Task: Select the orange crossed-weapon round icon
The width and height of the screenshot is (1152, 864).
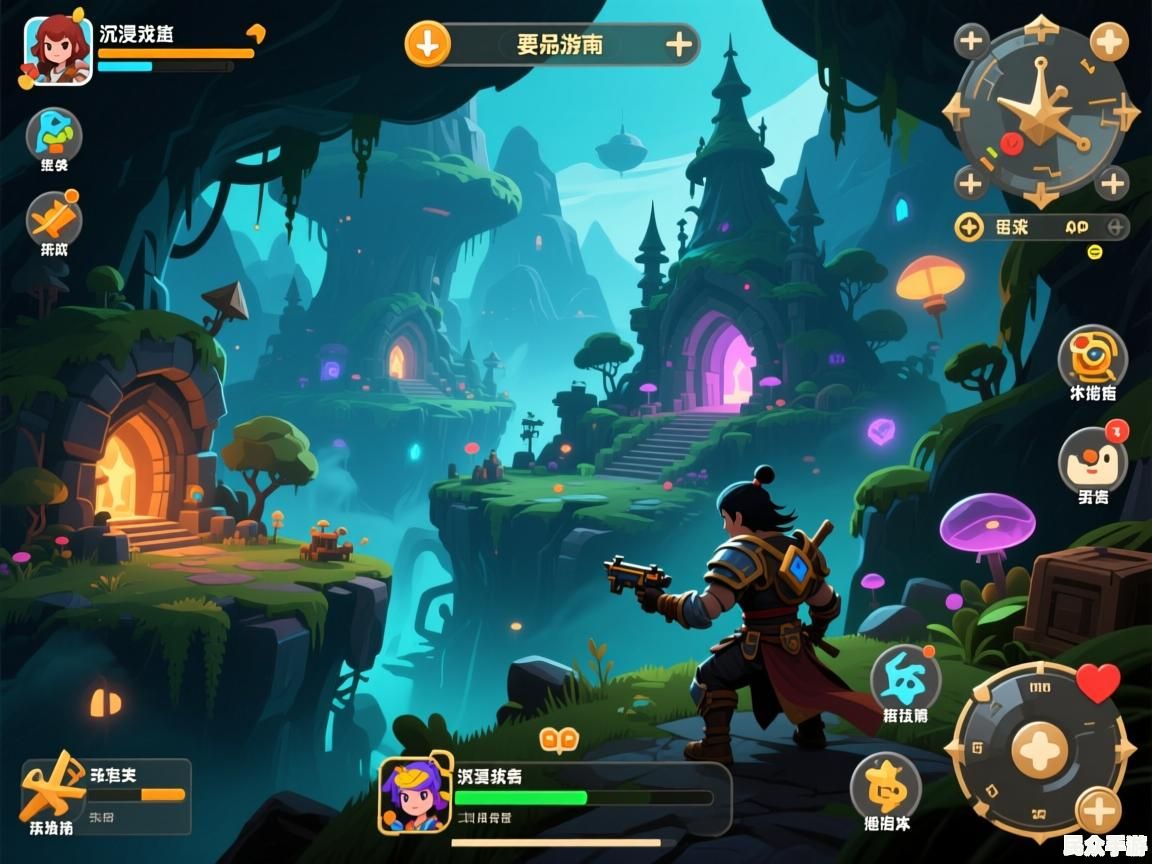Action: pyautogui.click(x=53, y=219)
